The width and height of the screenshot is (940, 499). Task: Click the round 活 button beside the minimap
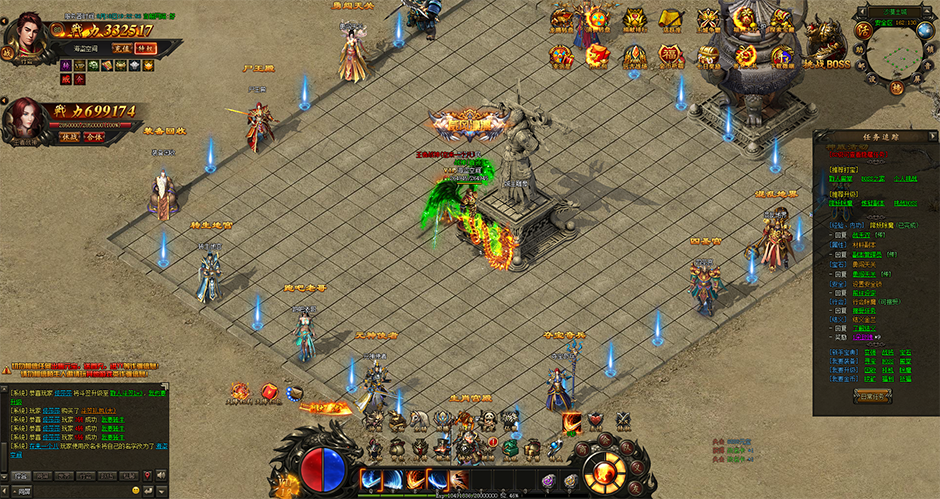coord(863,31)
